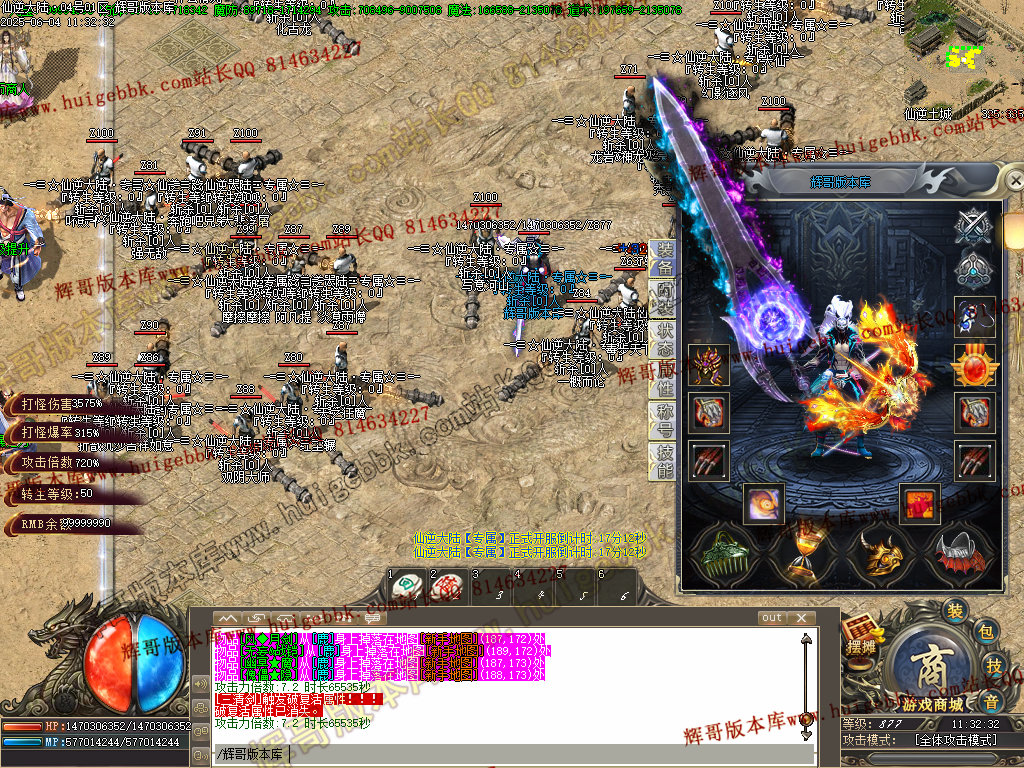This screenshot has height=768, width=1024.
Task: Open the 包 bag round button
Action: [x=986, y=631]
